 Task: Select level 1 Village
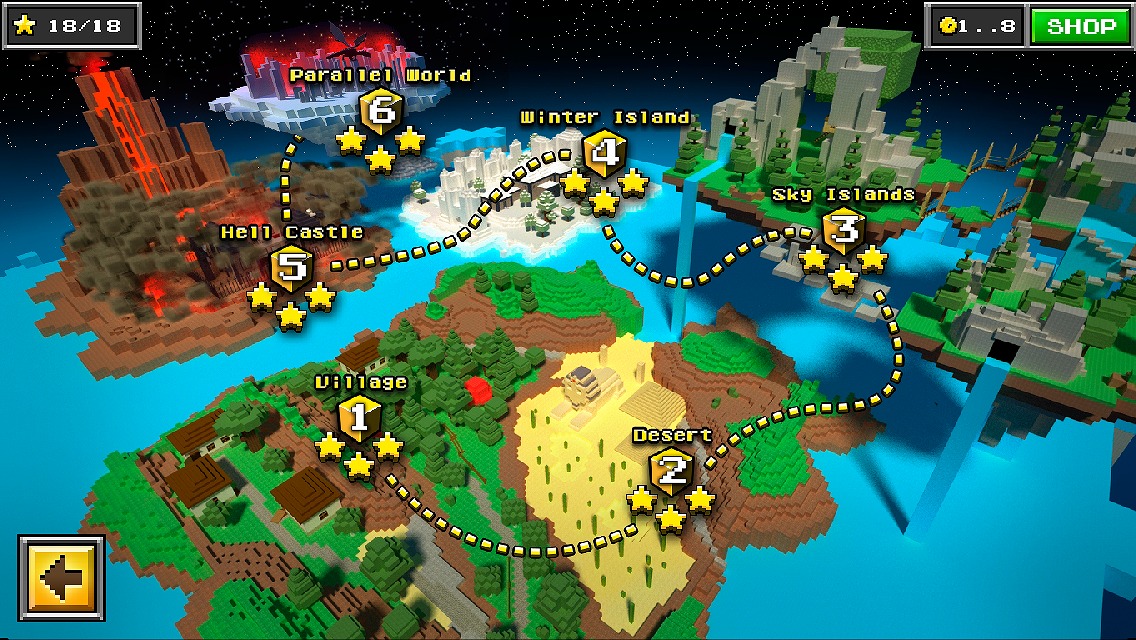(360, 419)
